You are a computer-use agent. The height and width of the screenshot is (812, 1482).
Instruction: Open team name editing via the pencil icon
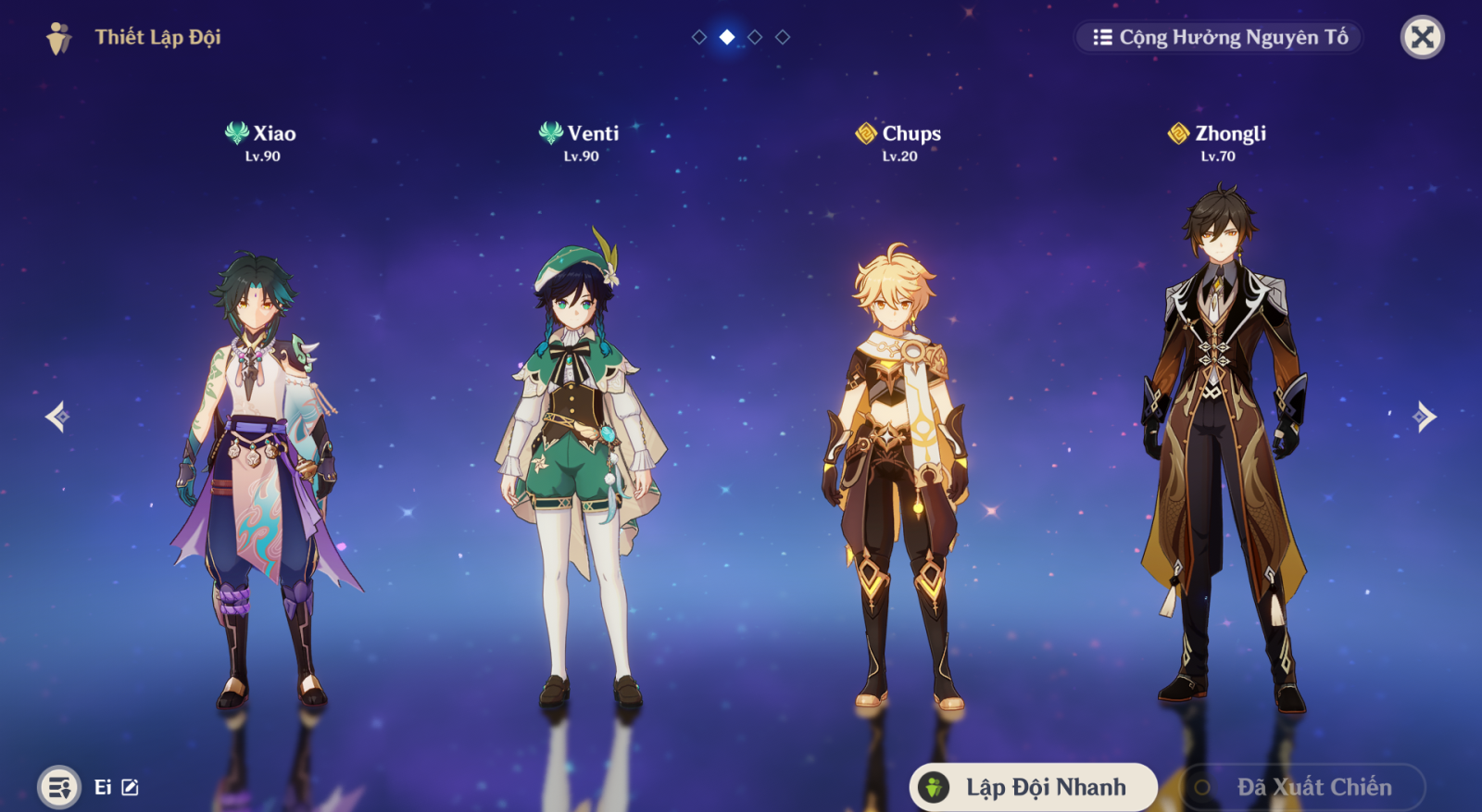pyautogui.click(x=129, y=788)
